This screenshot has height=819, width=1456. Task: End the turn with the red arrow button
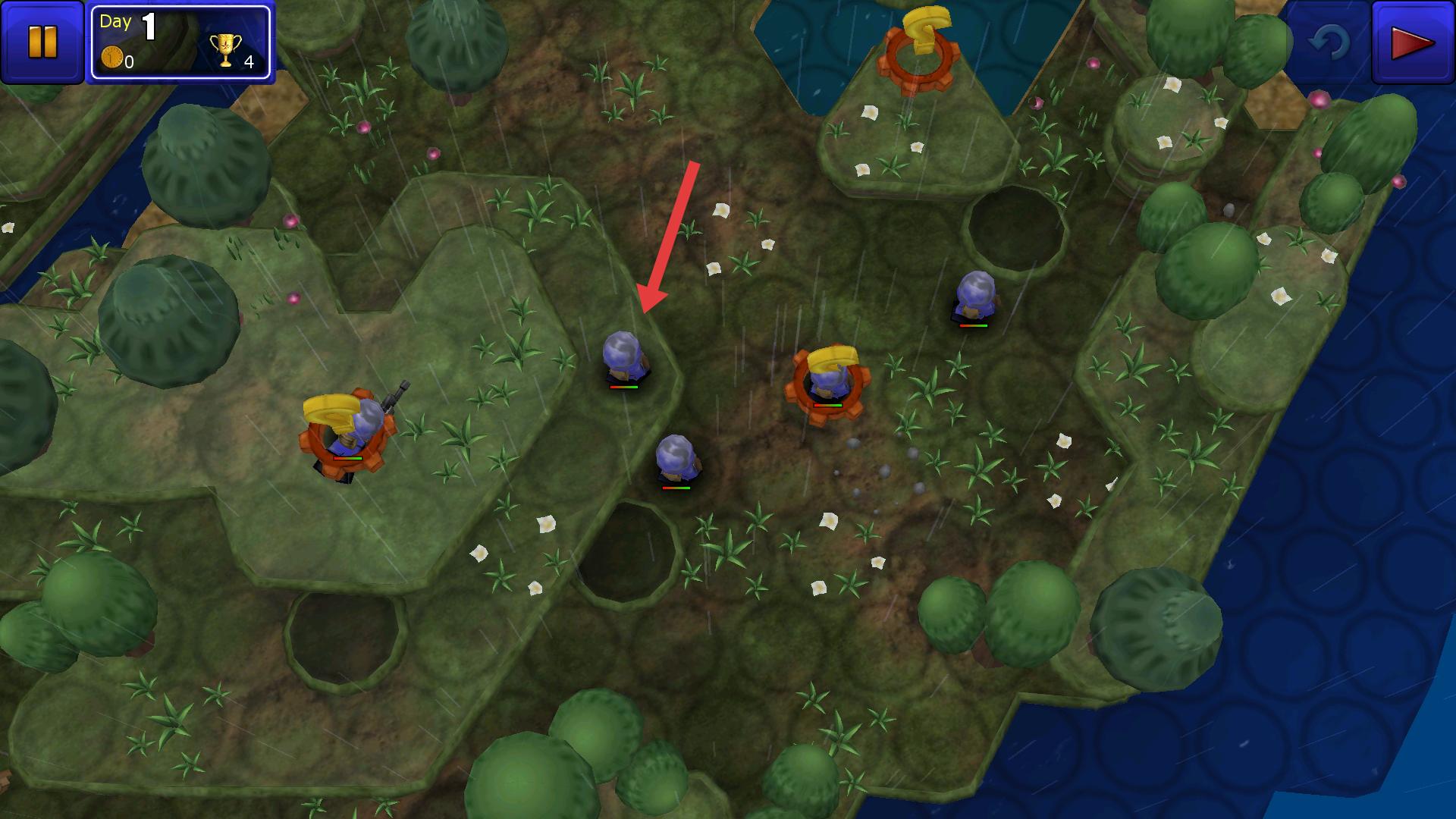tap(1412, 43)
